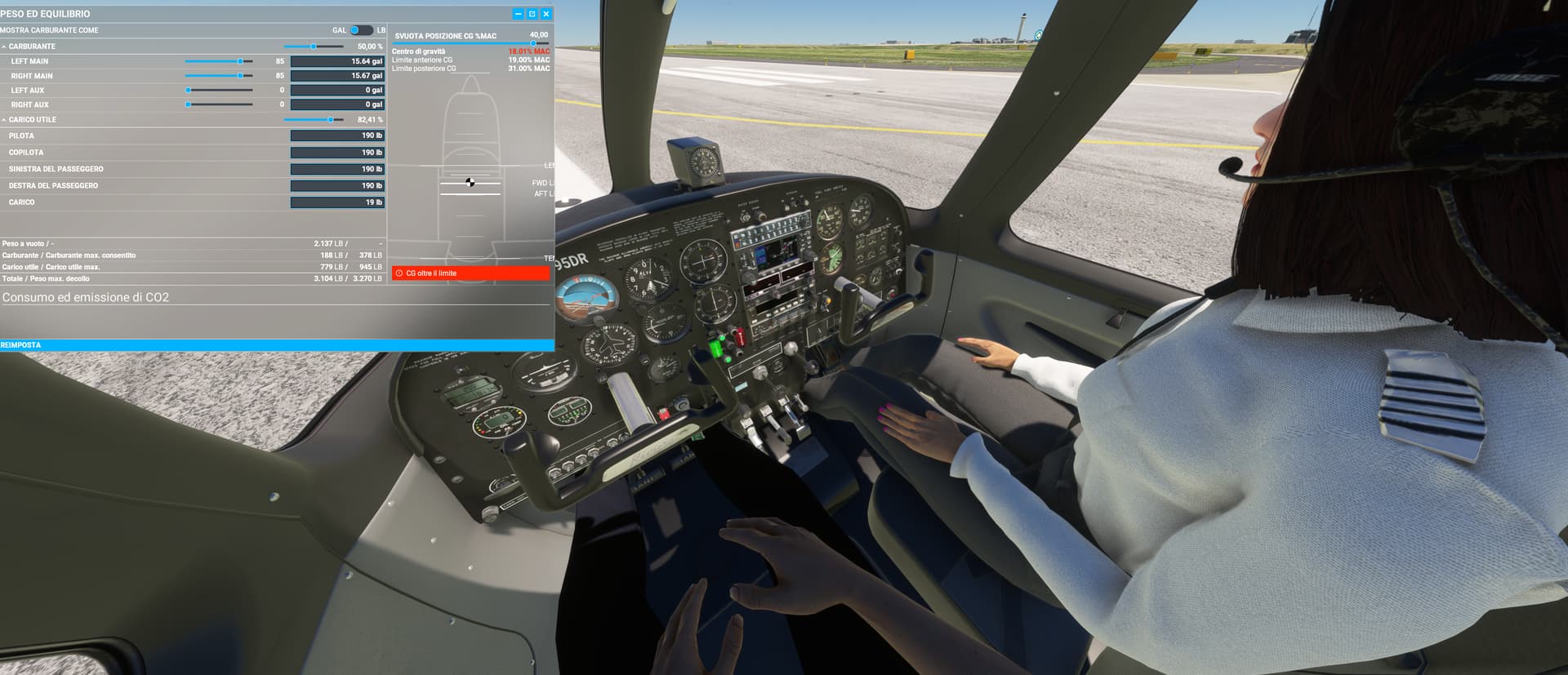Click the LEFT MAIN fuel slider handle
Screen dimensions: 1568x675
click(242, 60)
